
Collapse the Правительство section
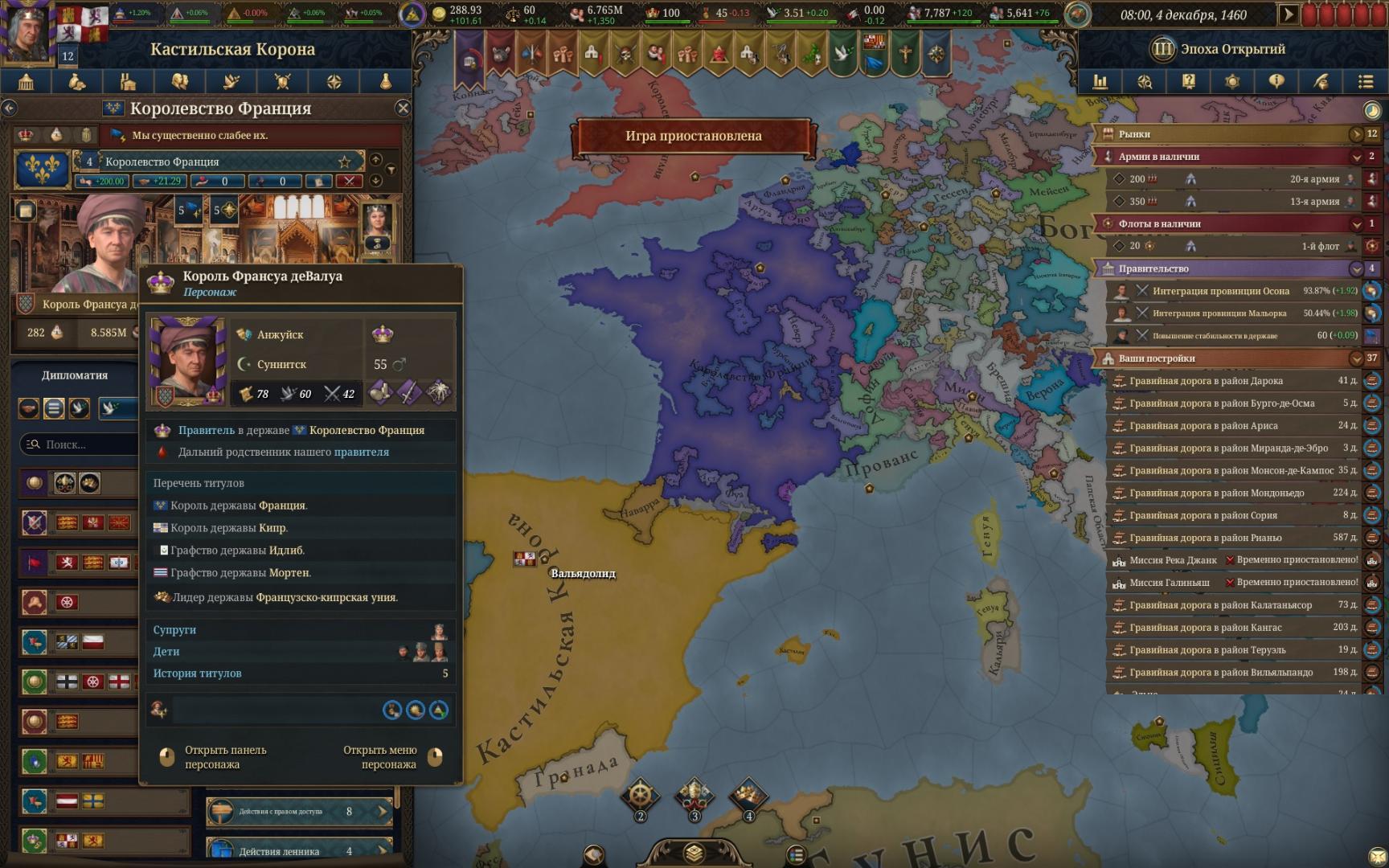point(1357,269)
